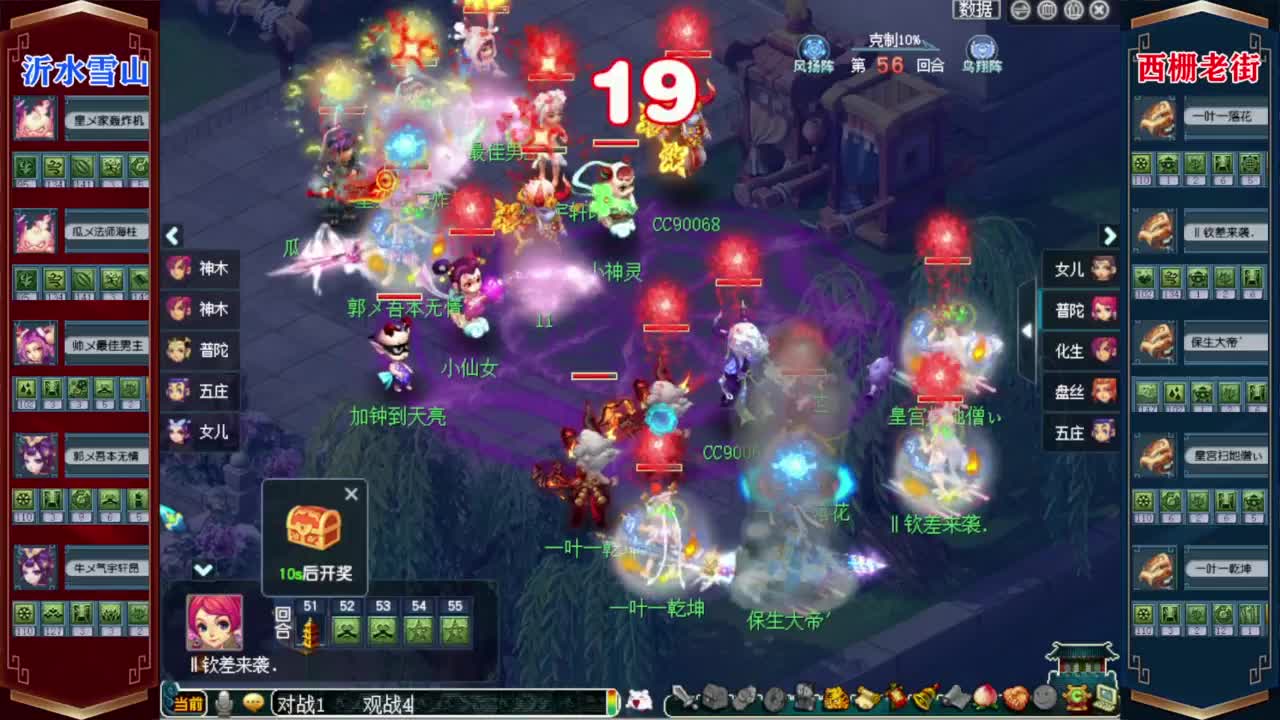Open the smiley emoticon icon beside the chat bar
Viewport: 1280px width, 720px height.
(254, 701)
